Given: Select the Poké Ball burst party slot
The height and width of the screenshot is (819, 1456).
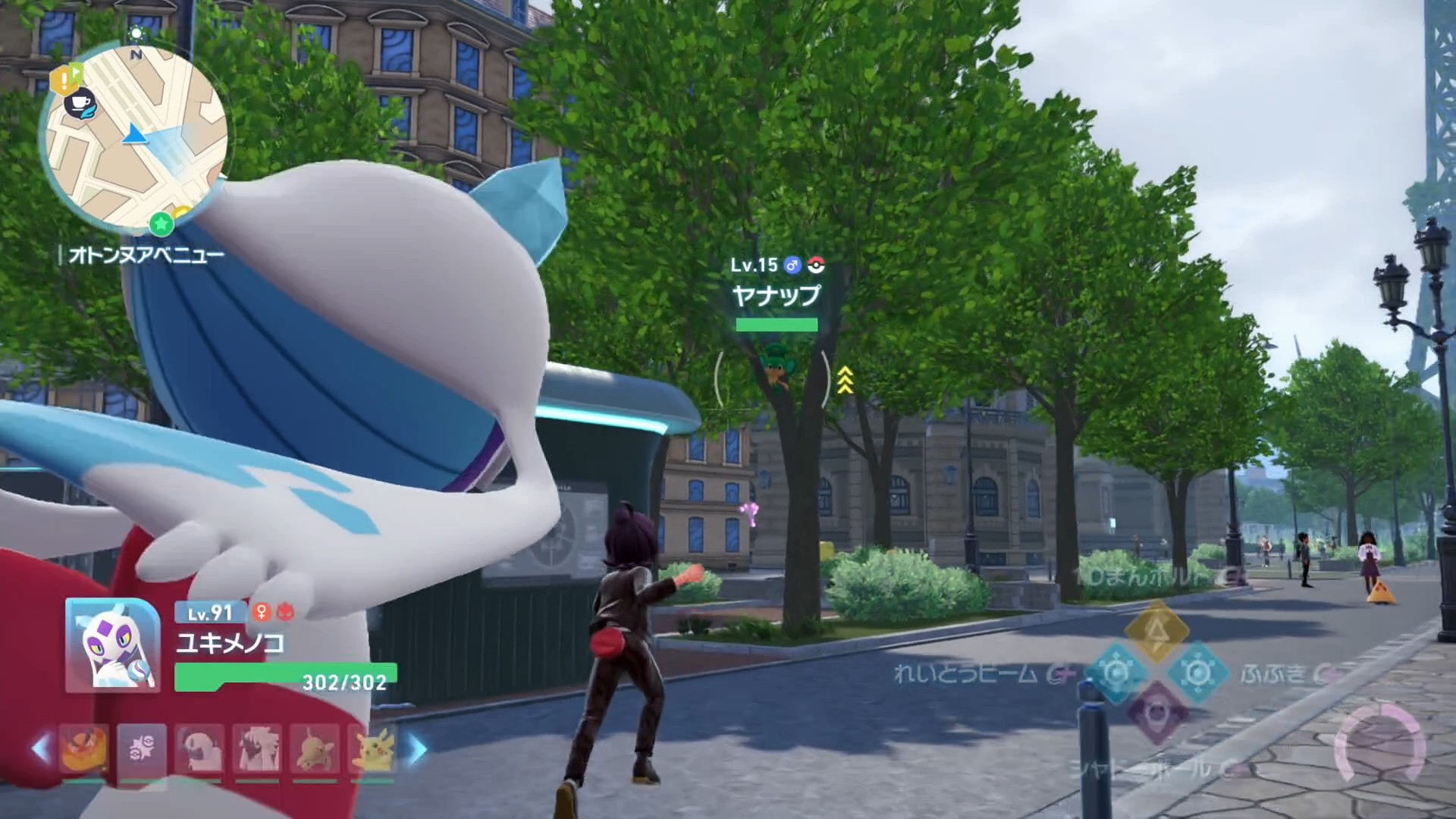Looking at the screenshot, I should pos(143,749).
